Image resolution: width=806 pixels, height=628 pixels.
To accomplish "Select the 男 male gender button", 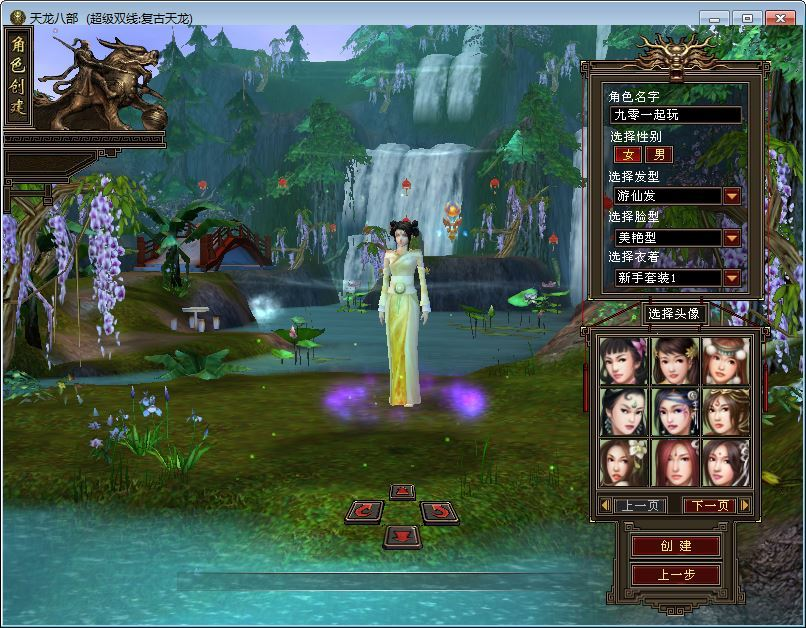I will (658, 155).
